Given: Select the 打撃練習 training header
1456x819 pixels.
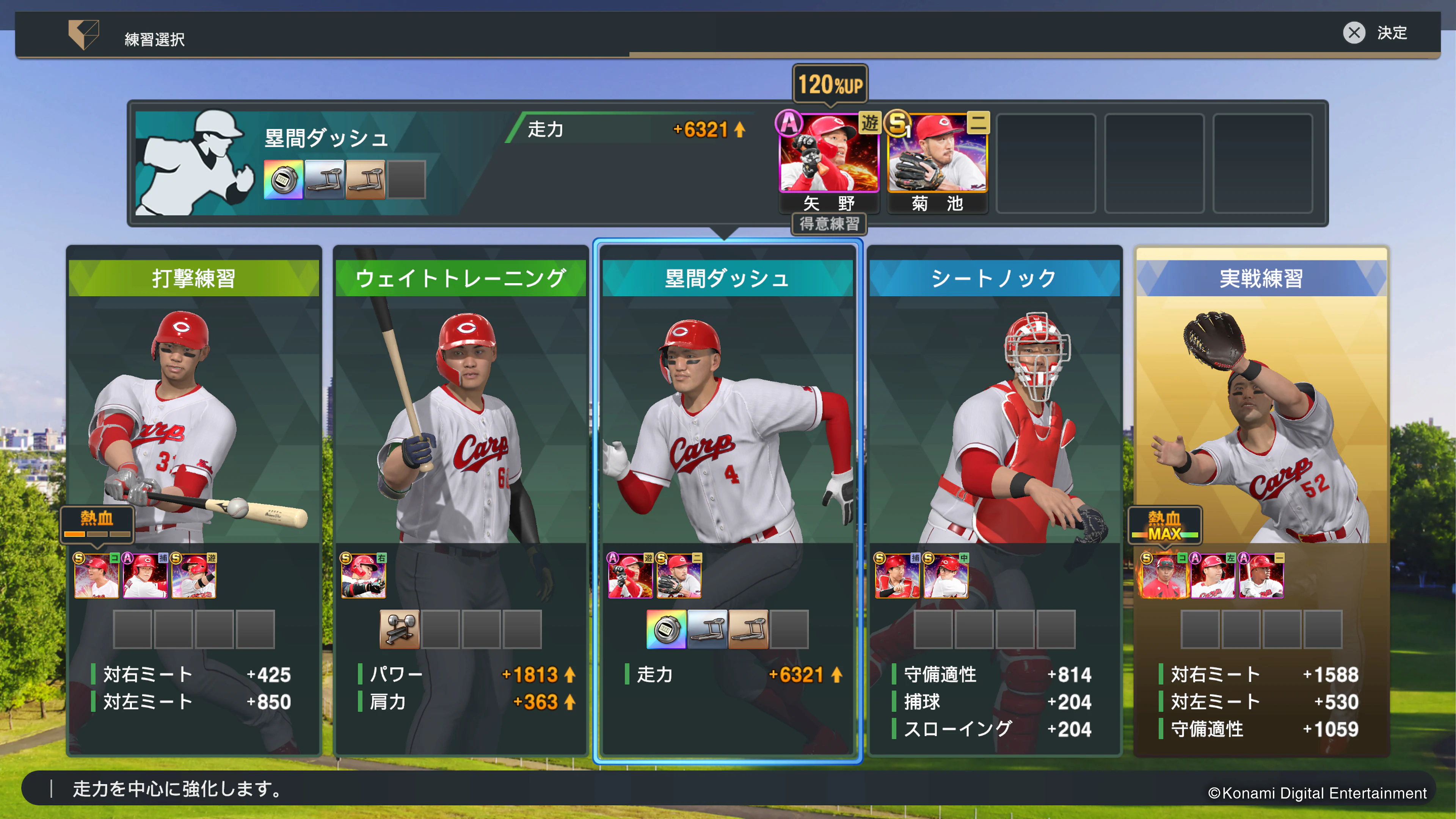Looking at the screenshot, I should (x=195, y=278).
